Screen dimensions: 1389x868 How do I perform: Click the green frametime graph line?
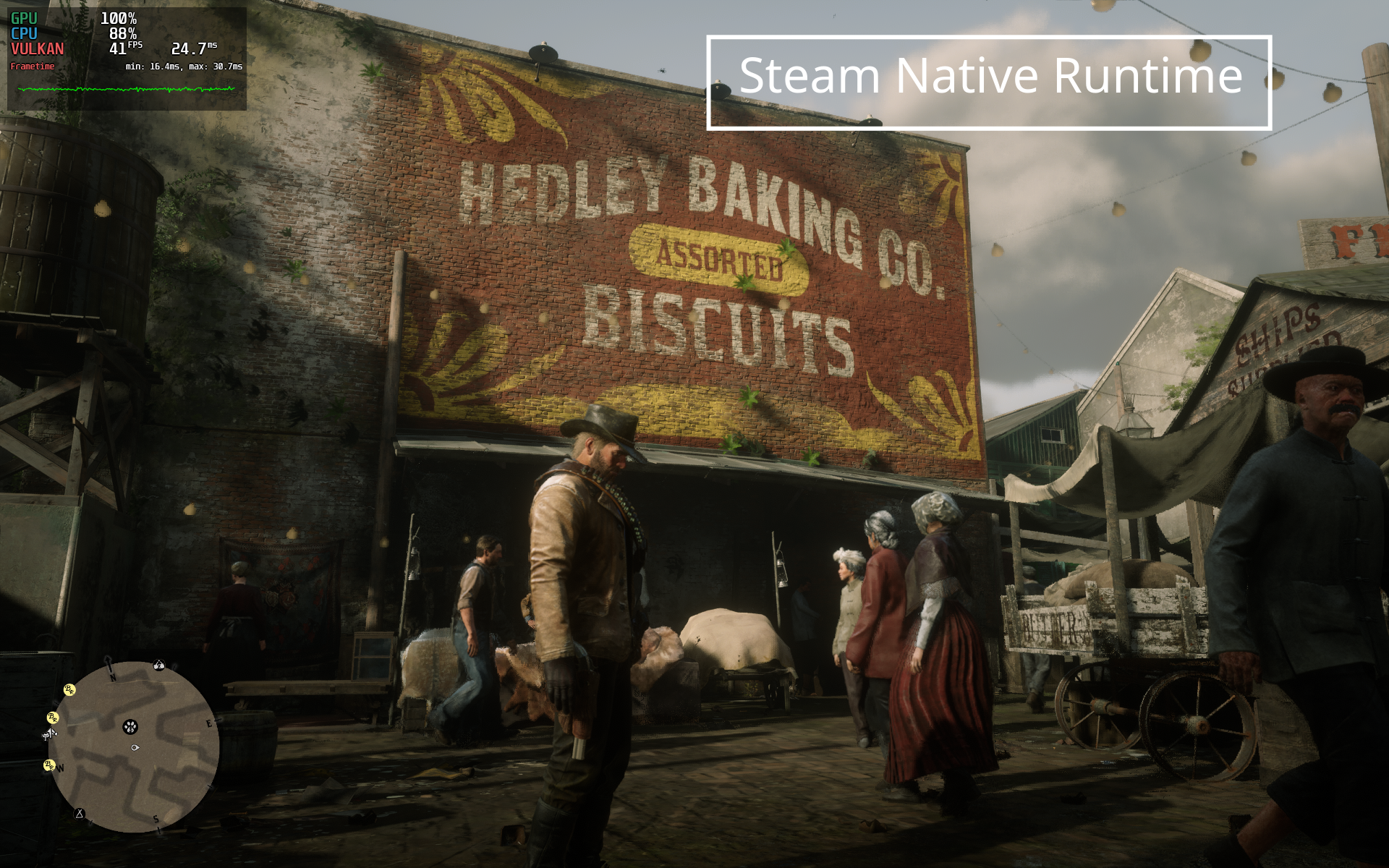[x=127, y=88]
